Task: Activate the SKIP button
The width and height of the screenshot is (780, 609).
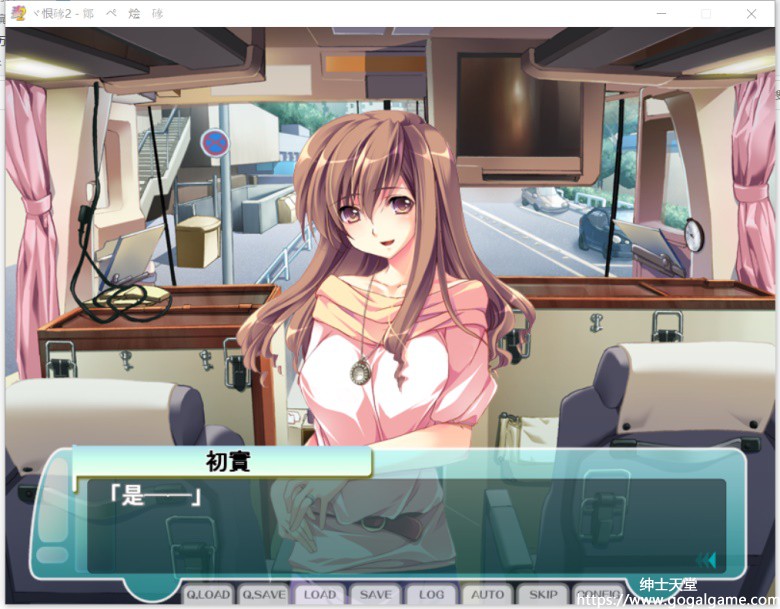Action: pos(544,594)
